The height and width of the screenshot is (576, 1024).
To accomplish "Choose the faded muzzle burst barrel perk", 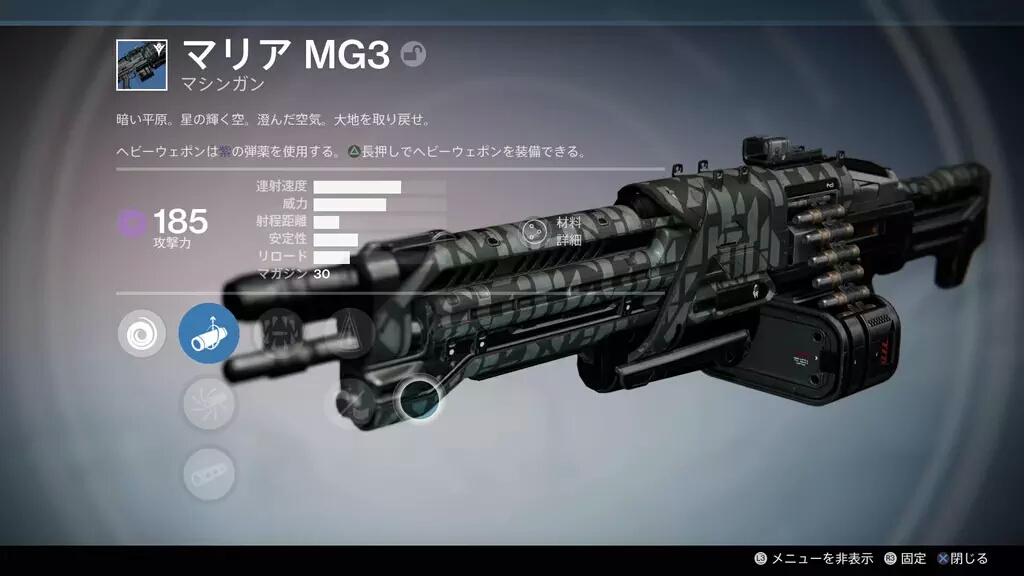I will (209, 404).
